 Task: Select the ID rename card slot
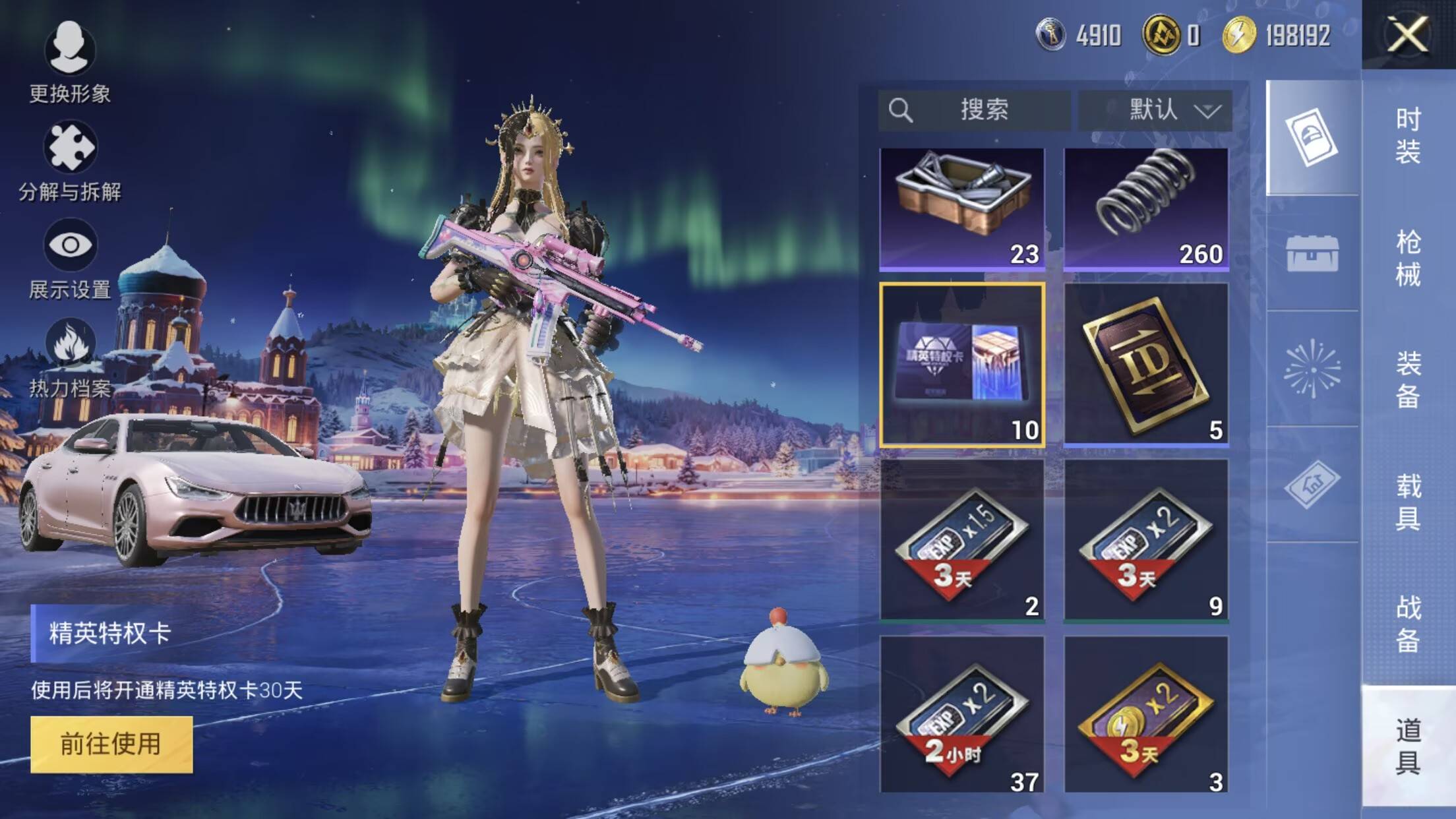click(x=1146, y=365)
